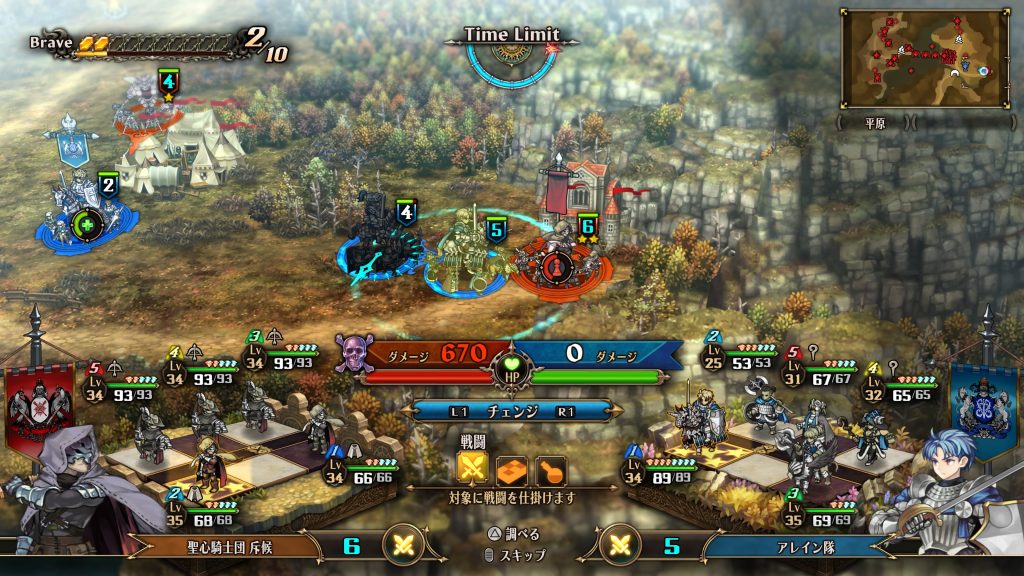Click the blue チェンジ change bar
The width and height of the screenshot is (1024, 576).
click(x=511, y=411)
